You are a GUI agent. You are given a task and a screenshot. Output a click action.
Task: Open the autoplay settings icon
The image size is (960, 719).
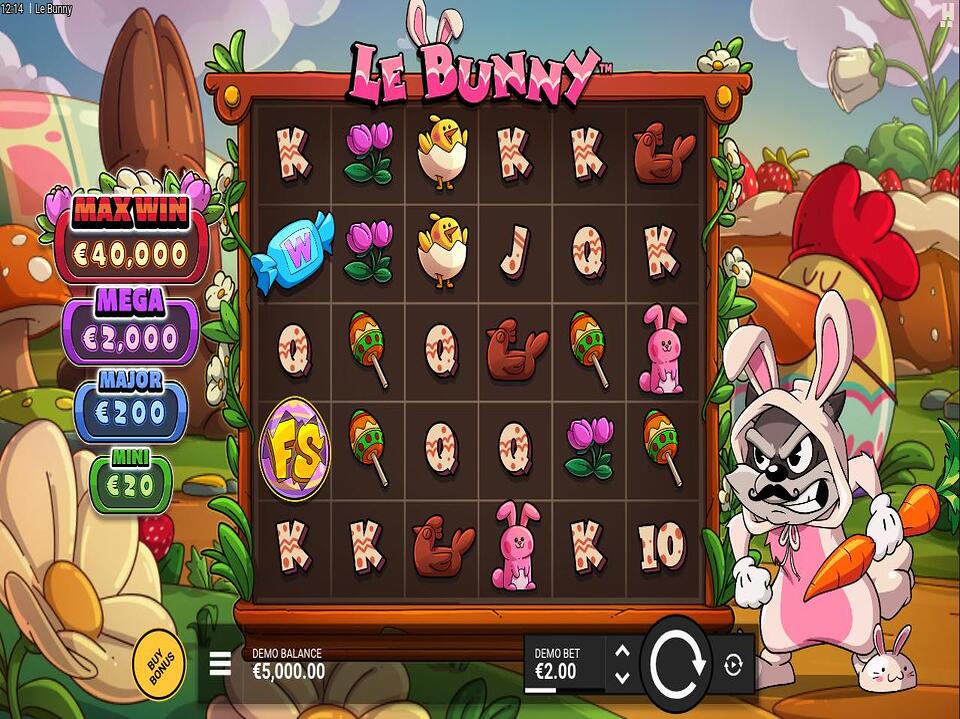pyautogui.click(x=735, y=663)
